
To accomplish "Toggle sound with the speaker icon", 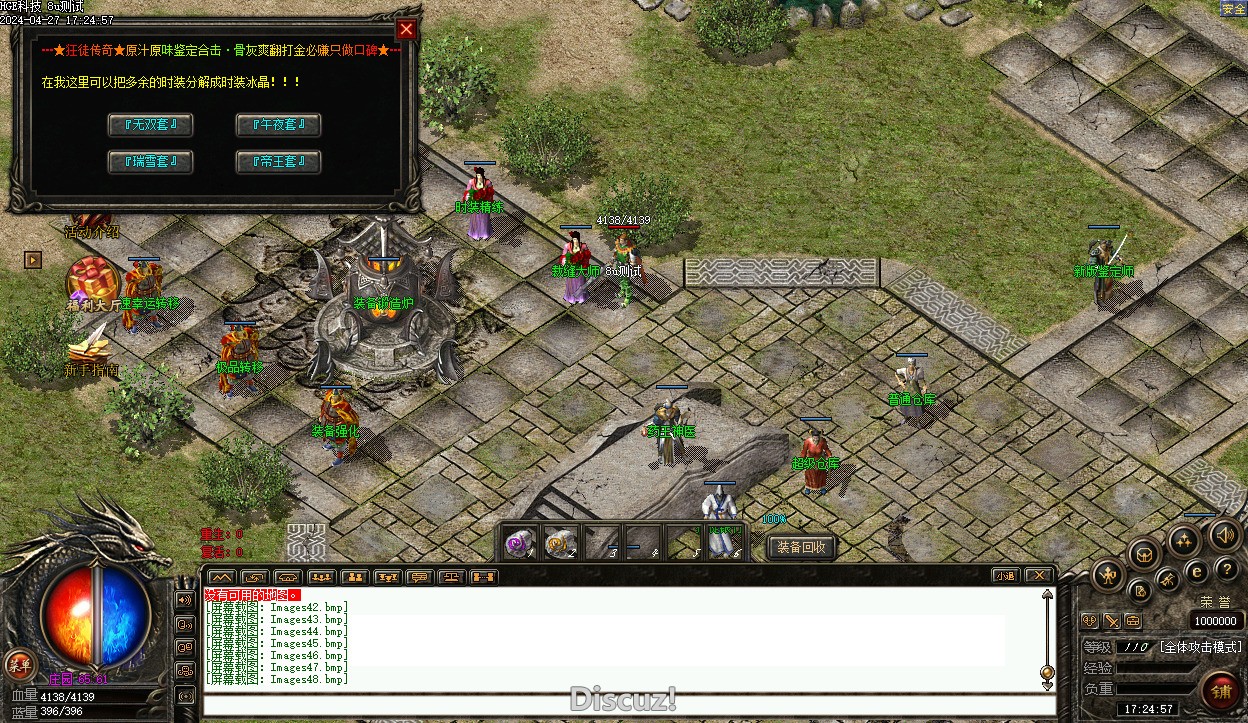I will (x=1225, y=535).
